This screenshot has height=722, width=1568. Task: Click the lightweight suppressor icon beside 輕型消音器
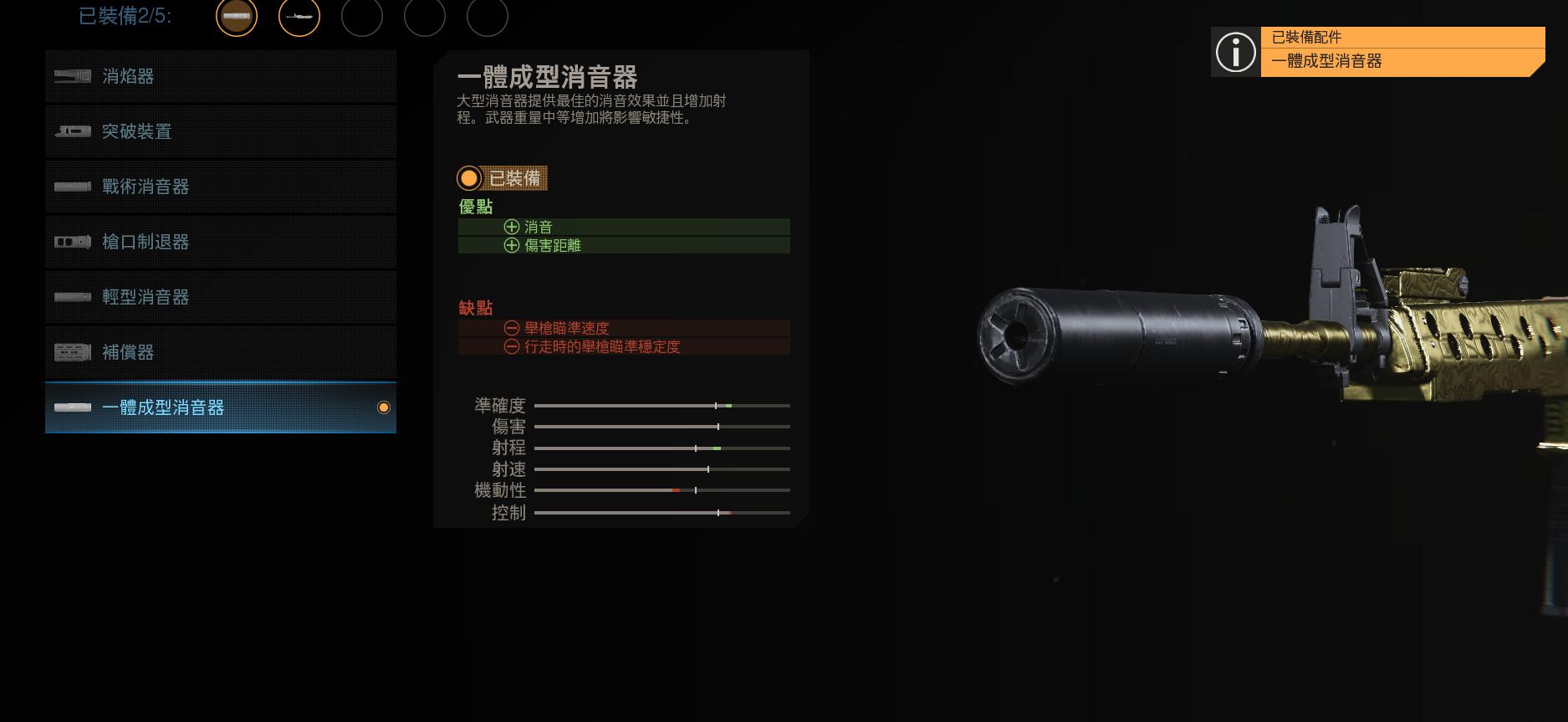click(72, 297)
